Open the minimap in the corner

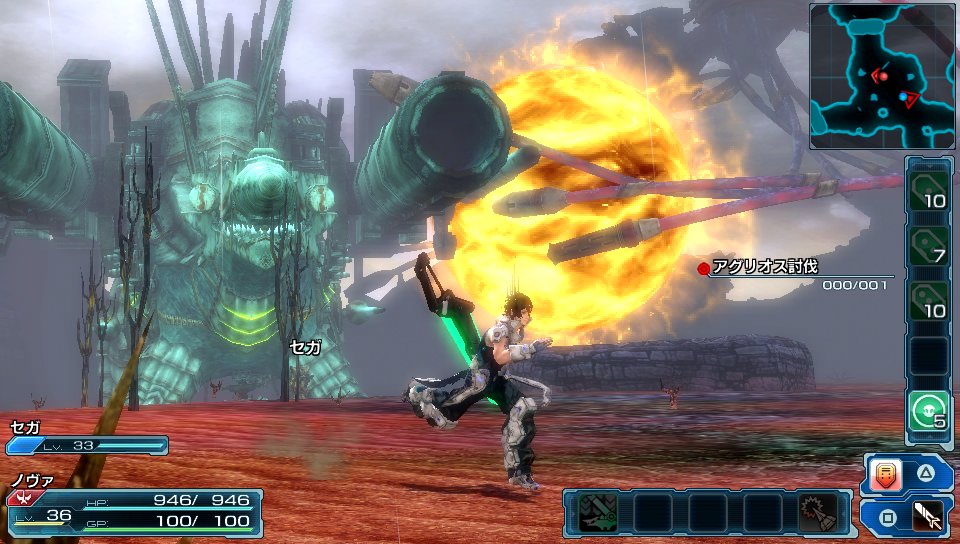[x=883, y=76]
